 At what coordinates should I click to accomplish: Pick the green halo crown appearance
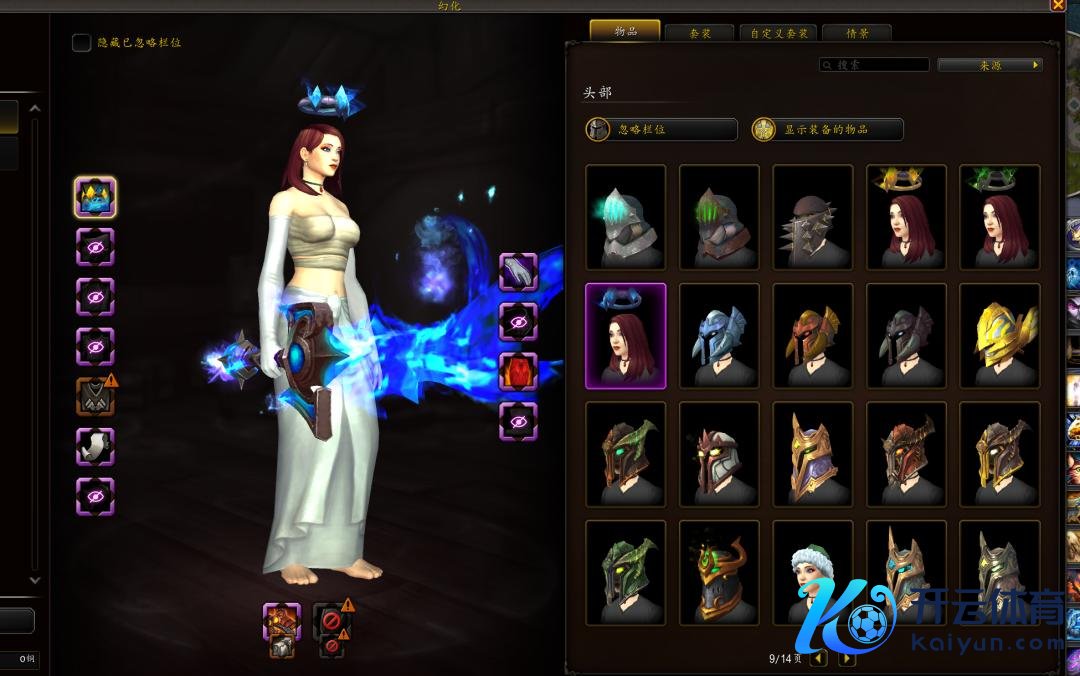click(x=1000, y=217)
